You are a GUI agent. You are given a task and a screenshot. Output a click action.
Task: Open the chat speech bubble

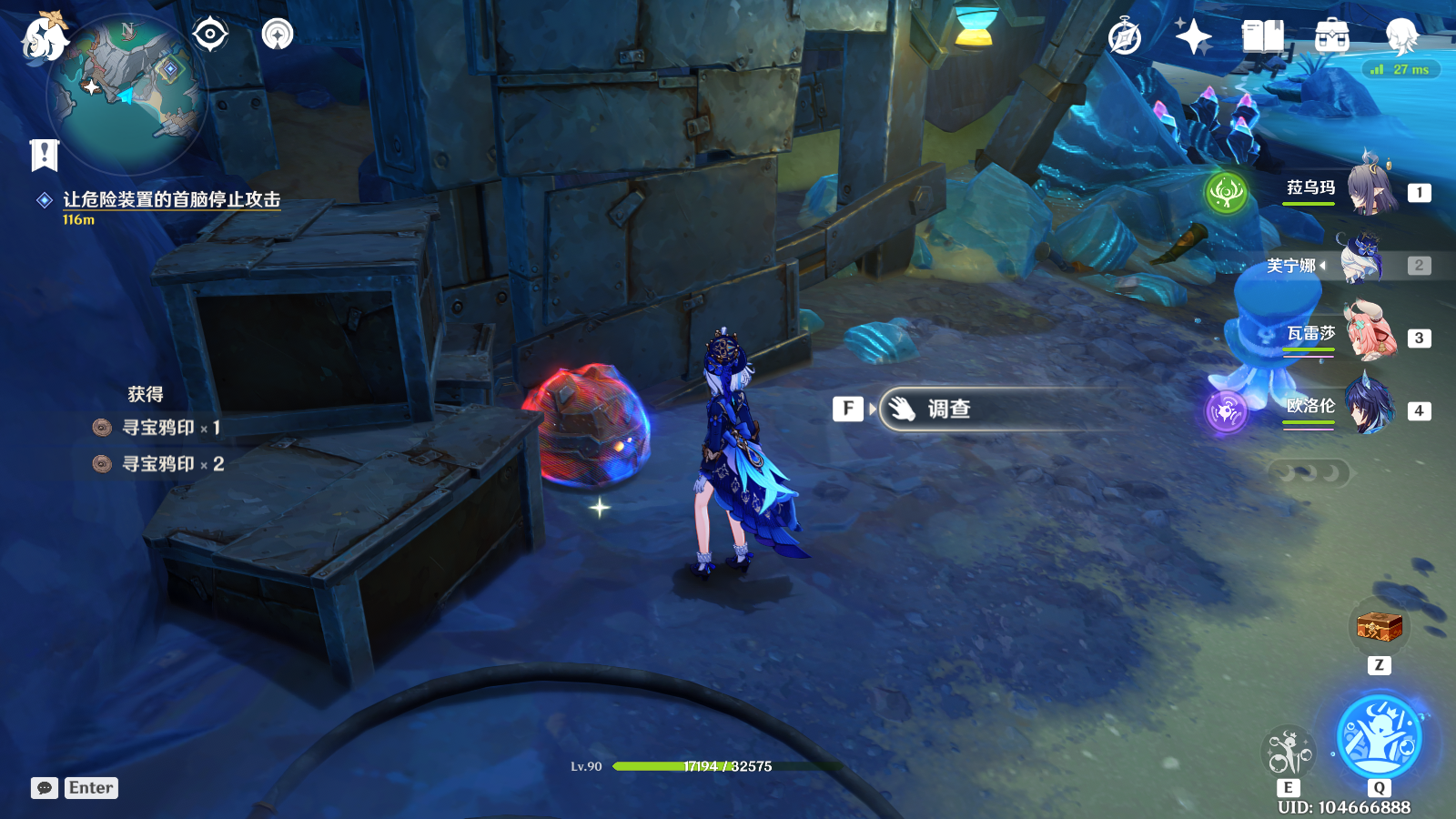(x=45, y=788)
